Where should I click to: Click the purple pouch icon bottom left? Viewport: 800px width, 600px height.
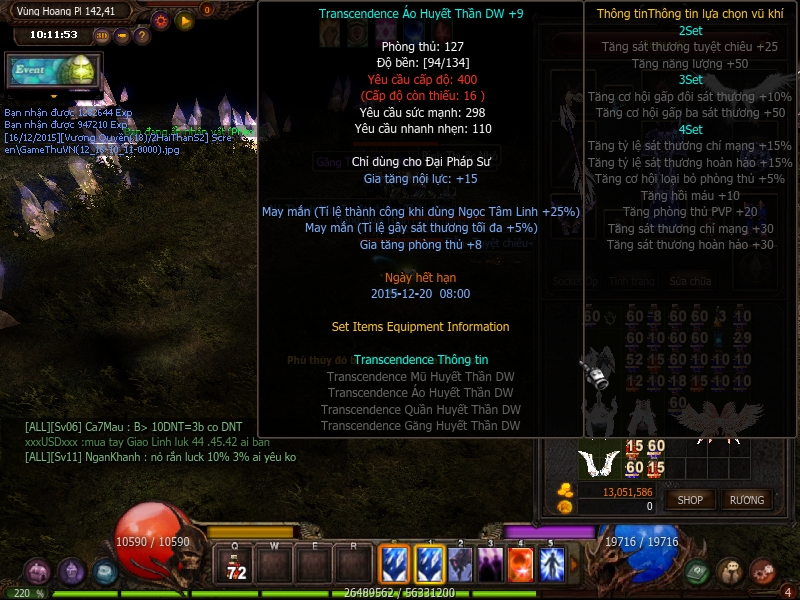tap(39, 572)
